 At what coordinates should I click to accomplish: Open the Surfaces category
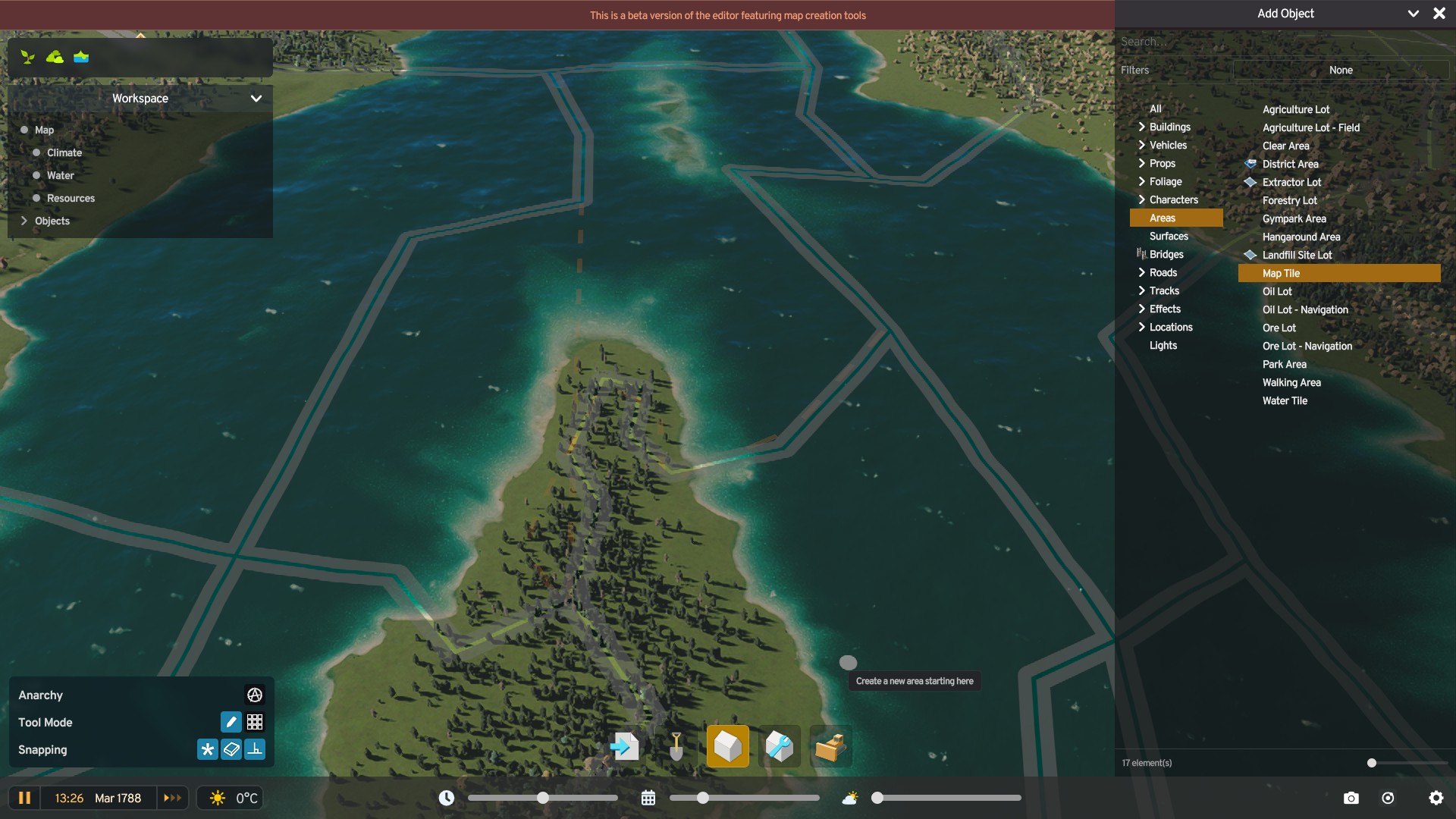[1169, 236]
